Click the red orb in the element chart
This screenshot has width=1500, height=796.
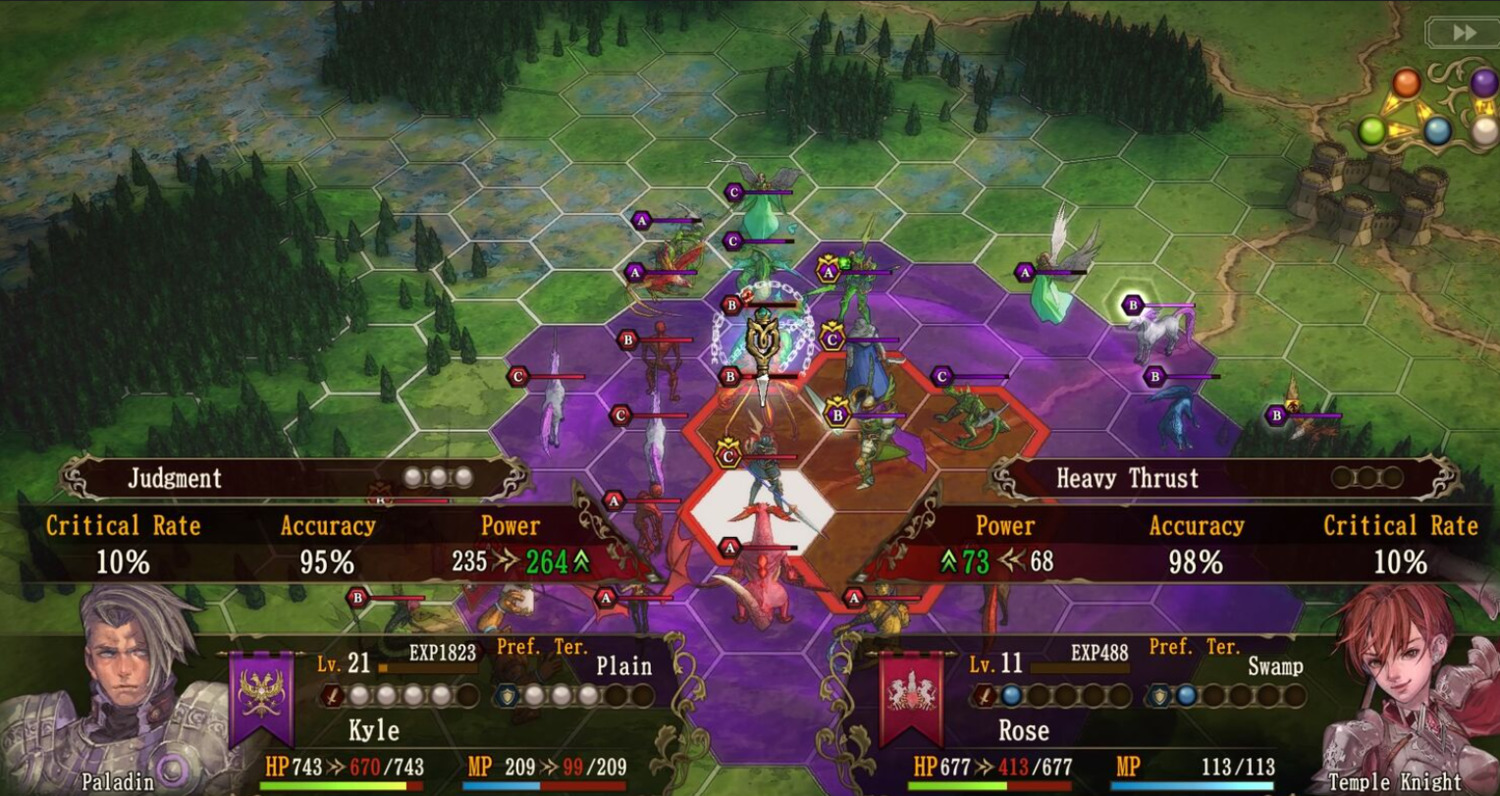click(x=1406, y=82)
